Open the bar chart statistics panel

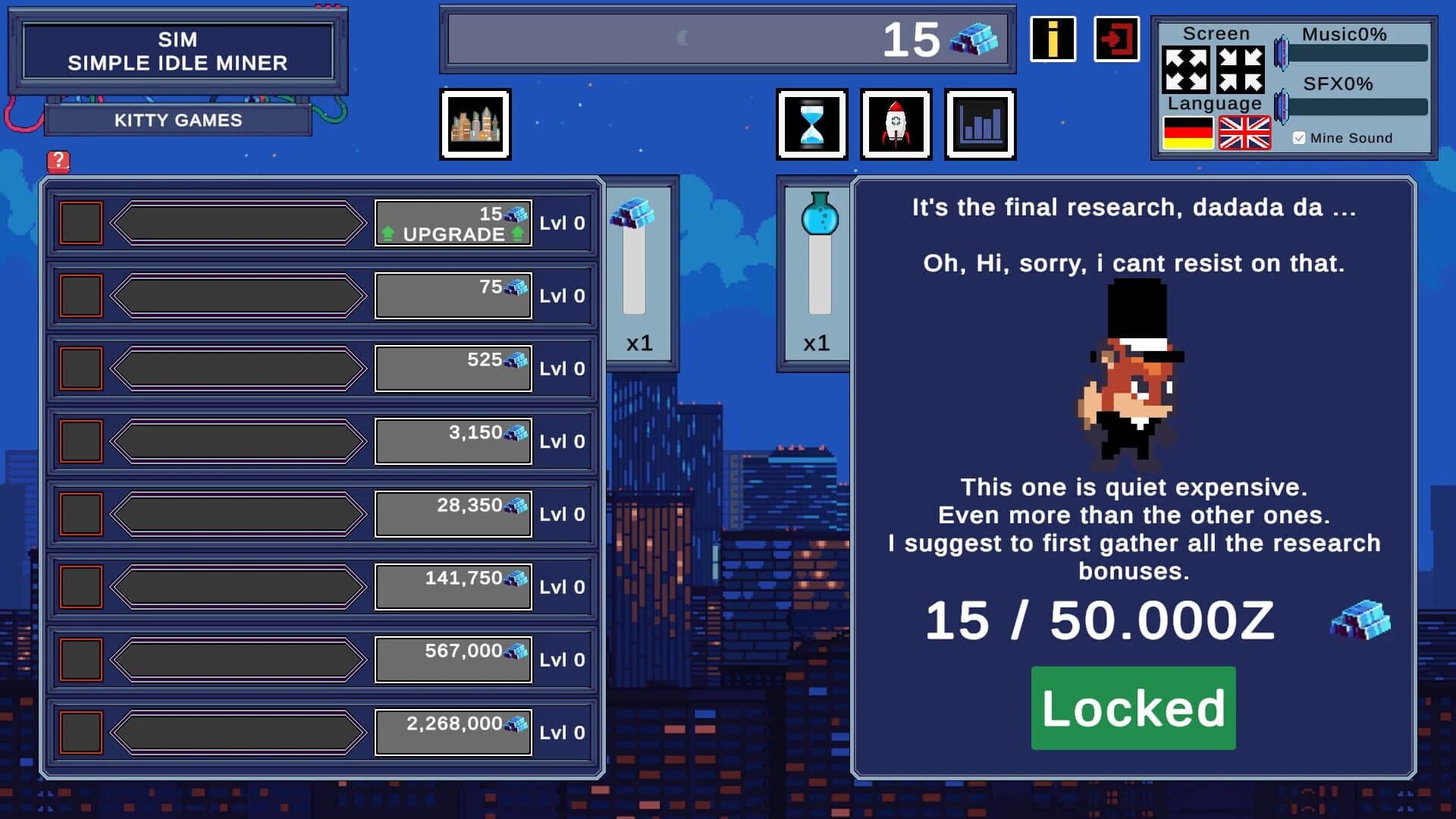click(x=981, y=124)
